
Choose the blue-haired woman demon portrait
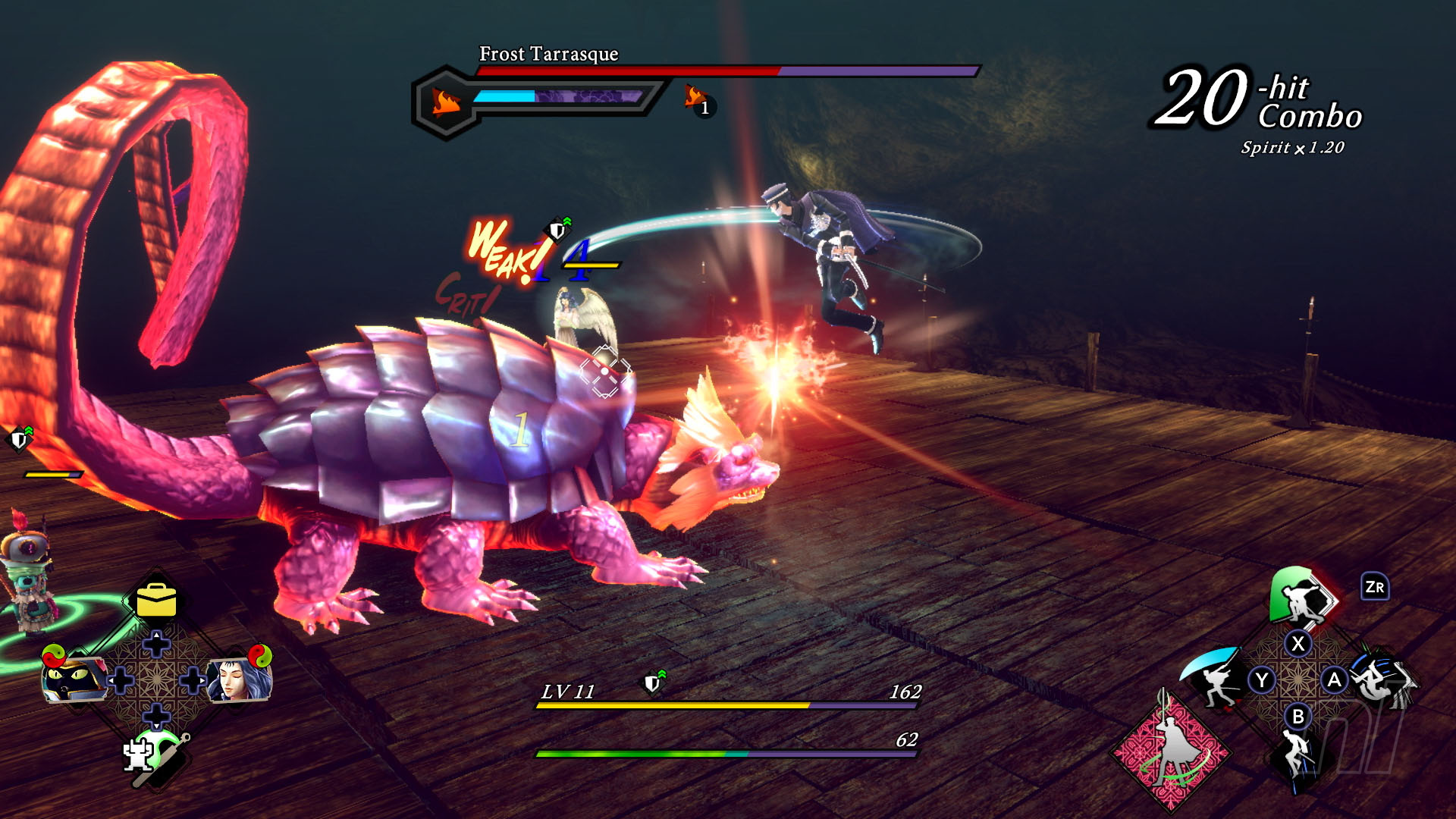tap(240, 678)
